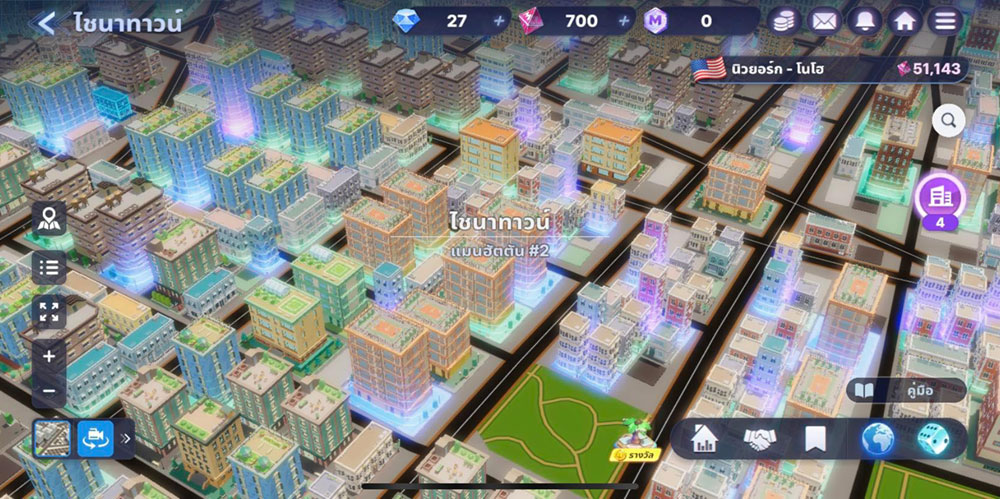Add more pink gems with the plus
The image size is (1000, 499).
point(625,21)
